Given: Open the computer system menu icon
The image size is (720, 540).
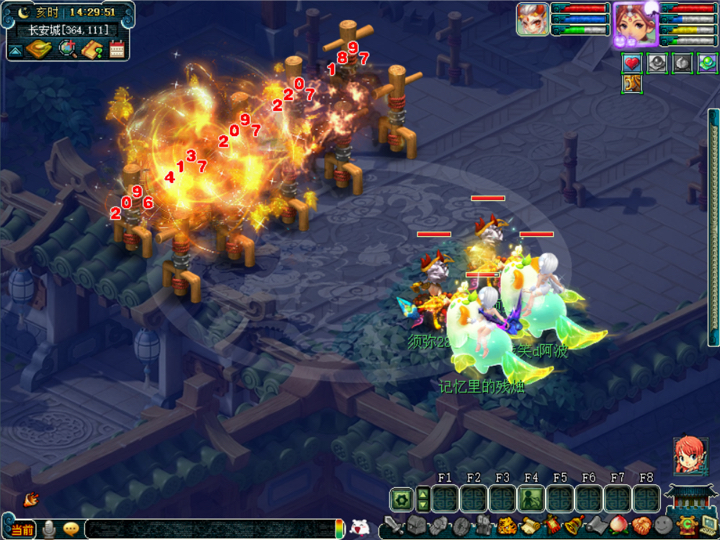Looking at the screenshot, I should (x=708, y=525).
